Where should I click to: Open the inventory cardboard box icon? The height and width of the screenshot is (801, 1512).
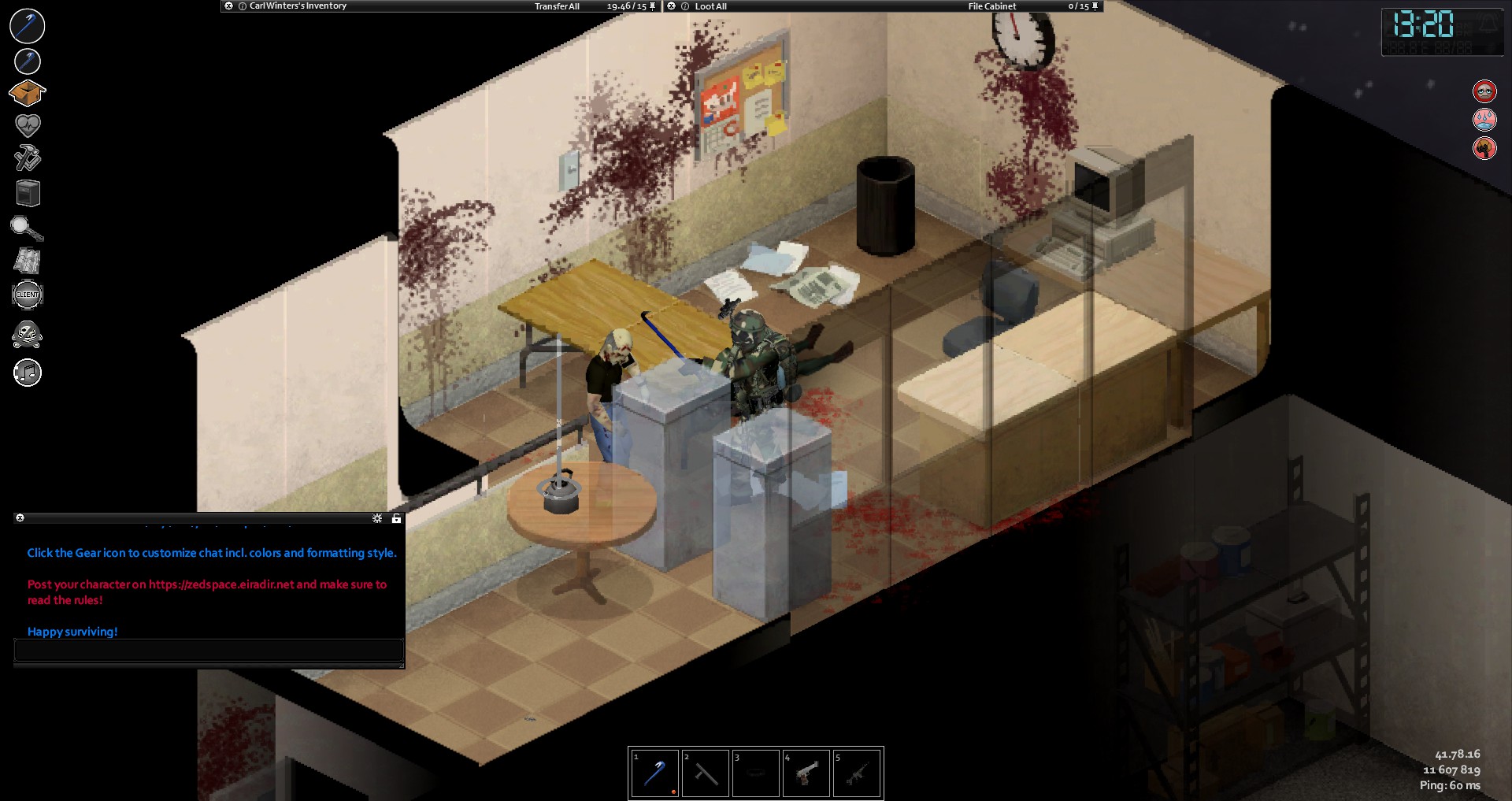tap(27, 93)
